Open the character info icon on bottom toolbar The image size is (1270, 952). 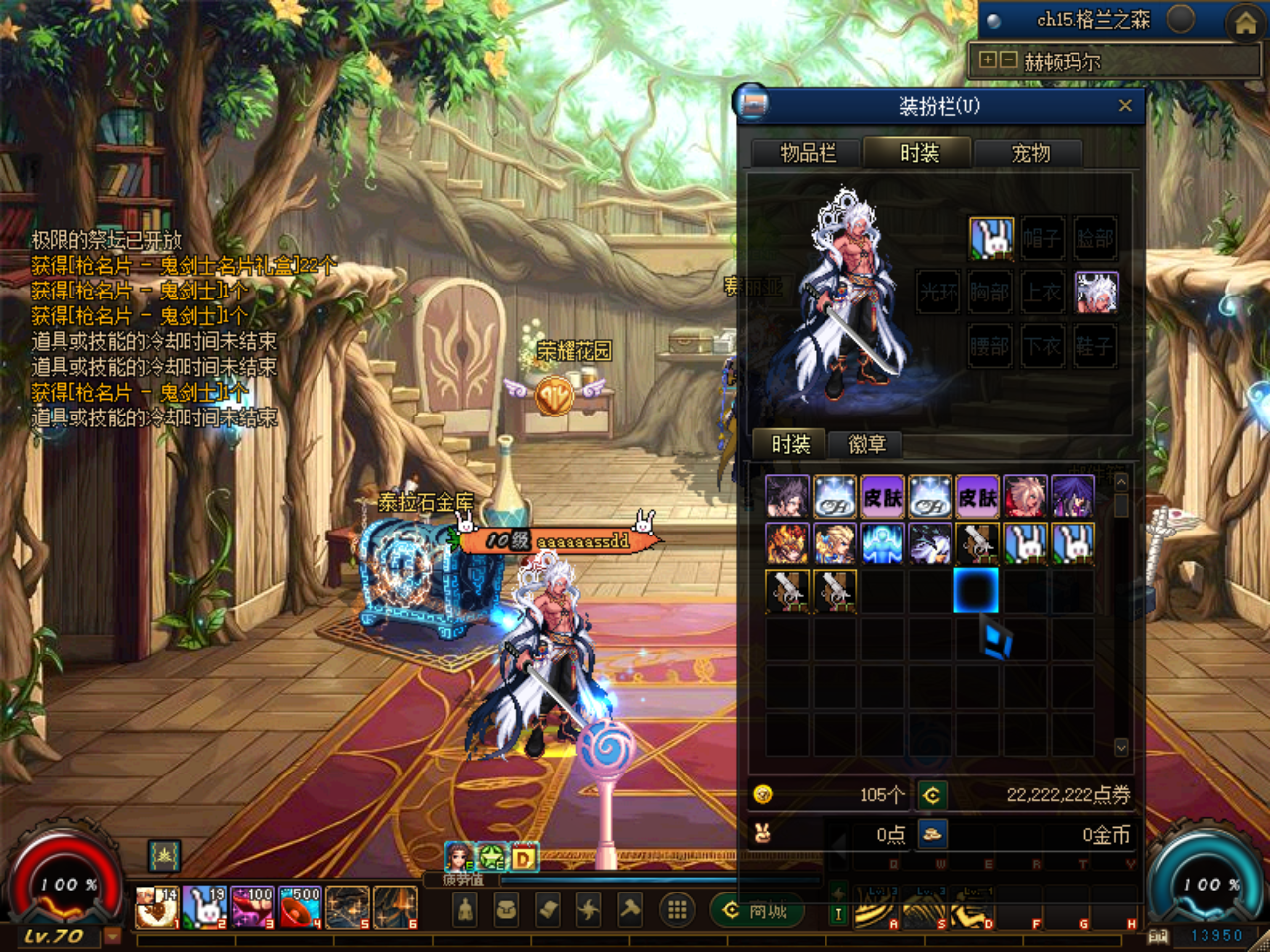[464, 909]
